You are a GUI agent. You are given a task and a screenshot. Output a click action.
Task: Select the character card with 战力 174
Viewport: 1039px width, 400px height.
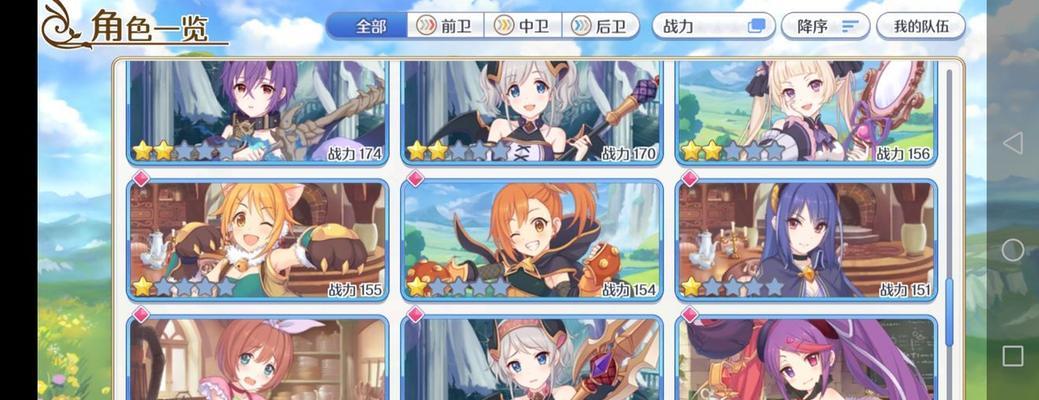pos(257,110)
